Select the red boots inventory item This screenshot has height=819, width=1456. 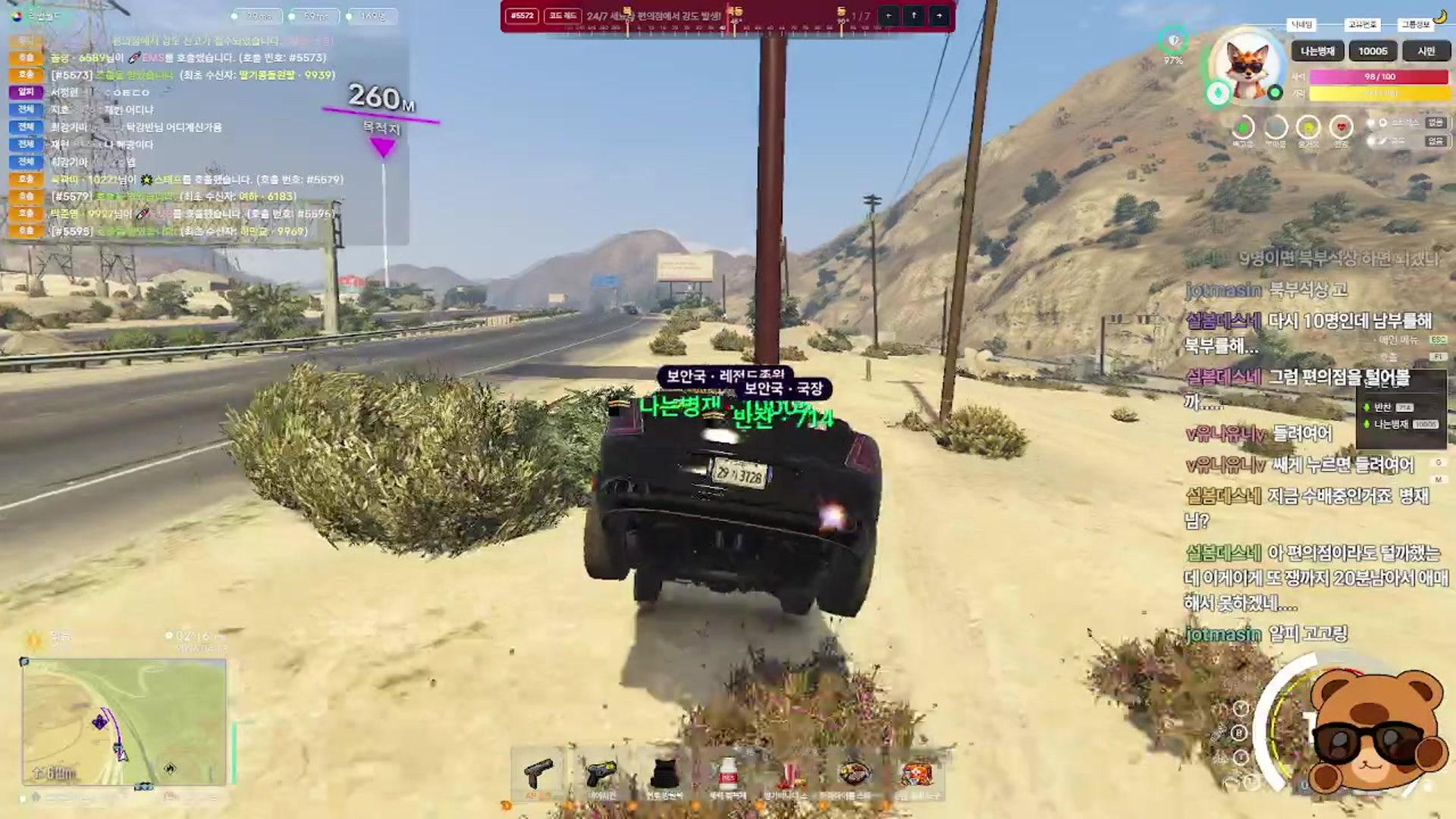[789, 773]
